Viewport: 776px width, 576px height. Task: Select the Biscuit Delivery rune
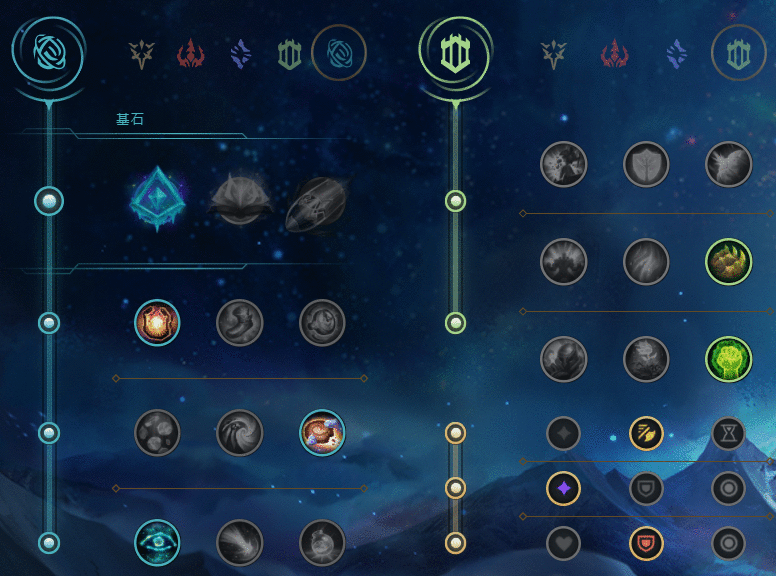(x=322, y=432)
